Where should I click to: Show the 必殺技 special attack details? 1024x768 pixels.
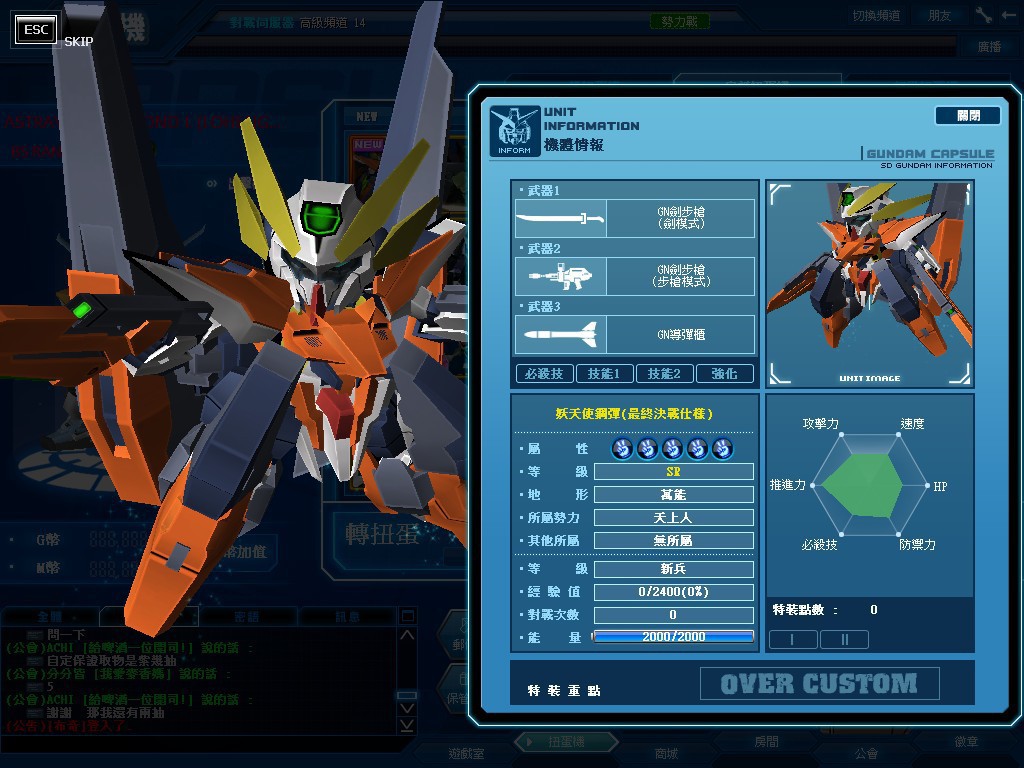click(544, 373)
